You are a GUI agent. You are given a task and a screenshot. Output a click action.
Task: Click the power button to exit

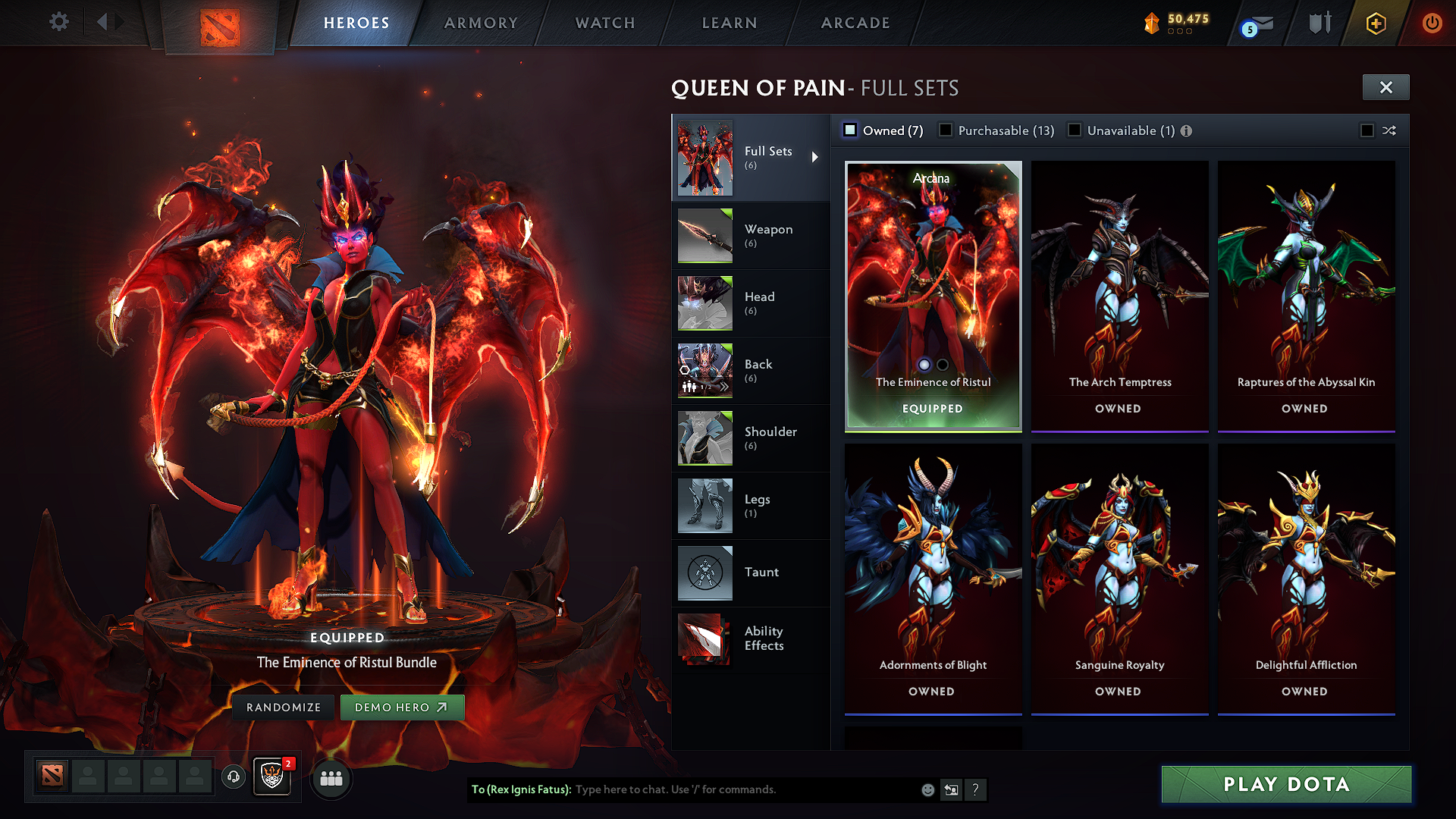tap(1432, 24)
